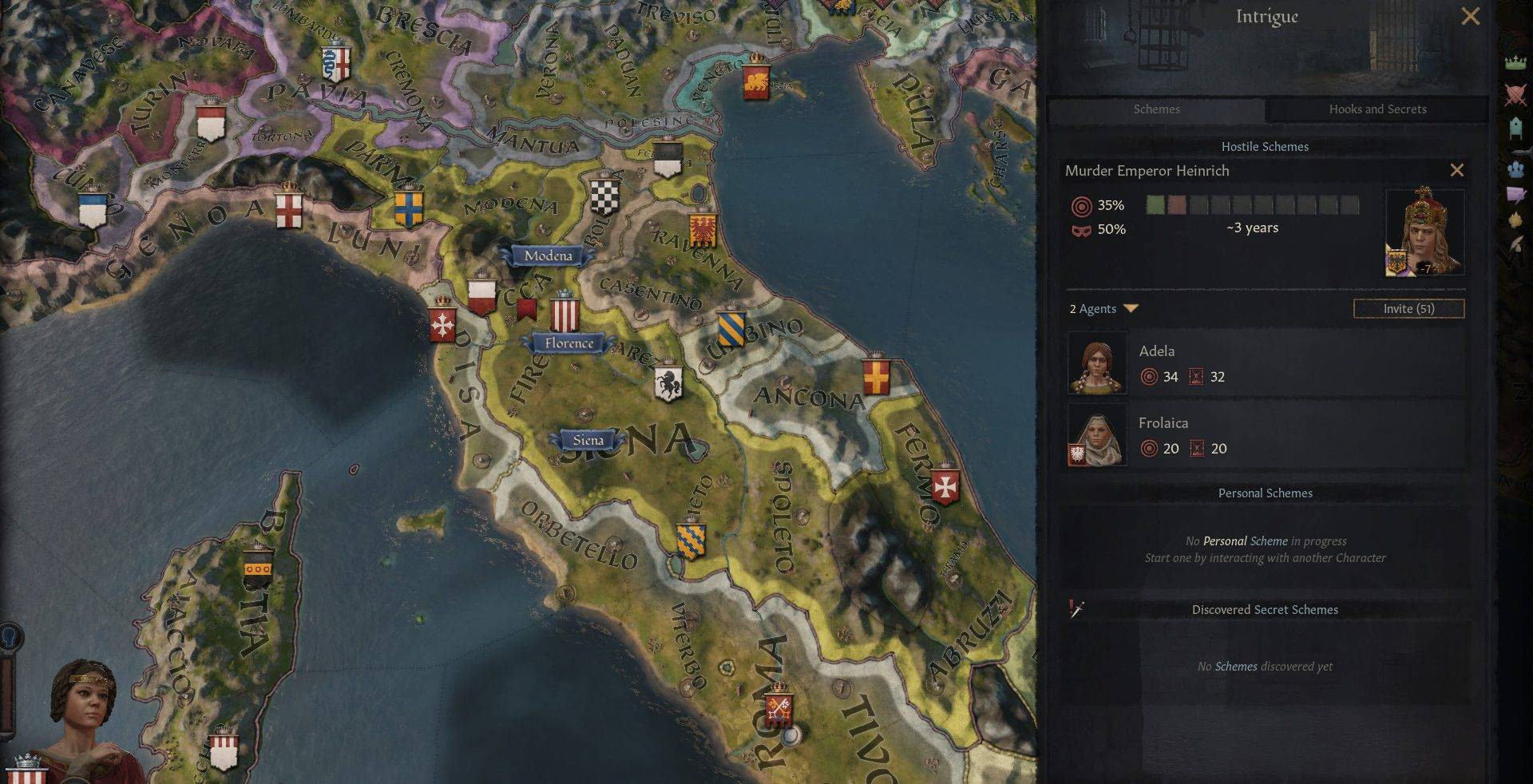Open the purple factions flag icon
The image size is (1533, 784).
[x=1515, y=194]
